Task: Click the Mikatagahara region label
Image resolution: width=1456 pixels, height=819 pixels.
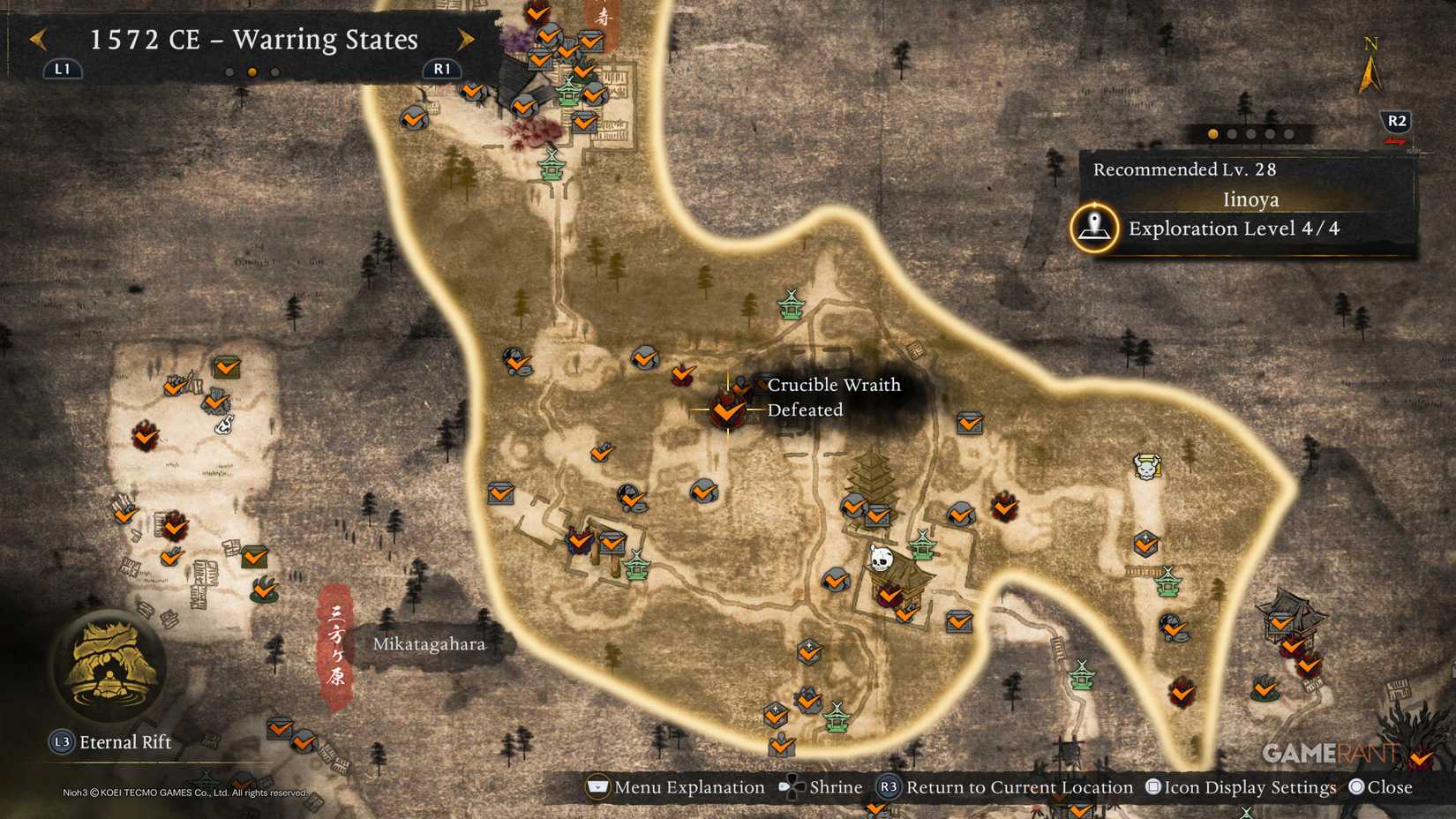Action: coord(430,644)
